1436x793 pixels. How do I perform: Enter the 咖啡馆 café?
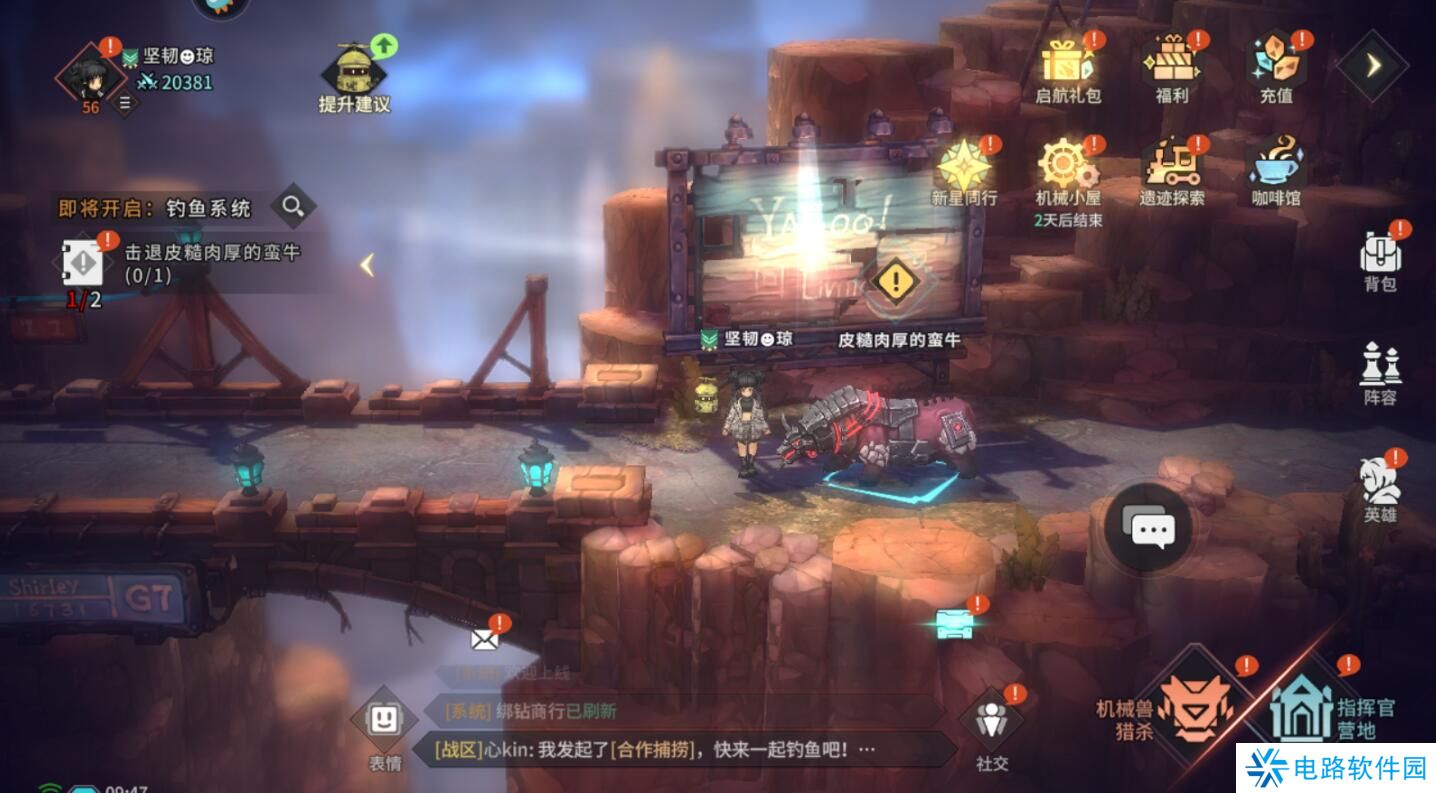[1276, 171]
